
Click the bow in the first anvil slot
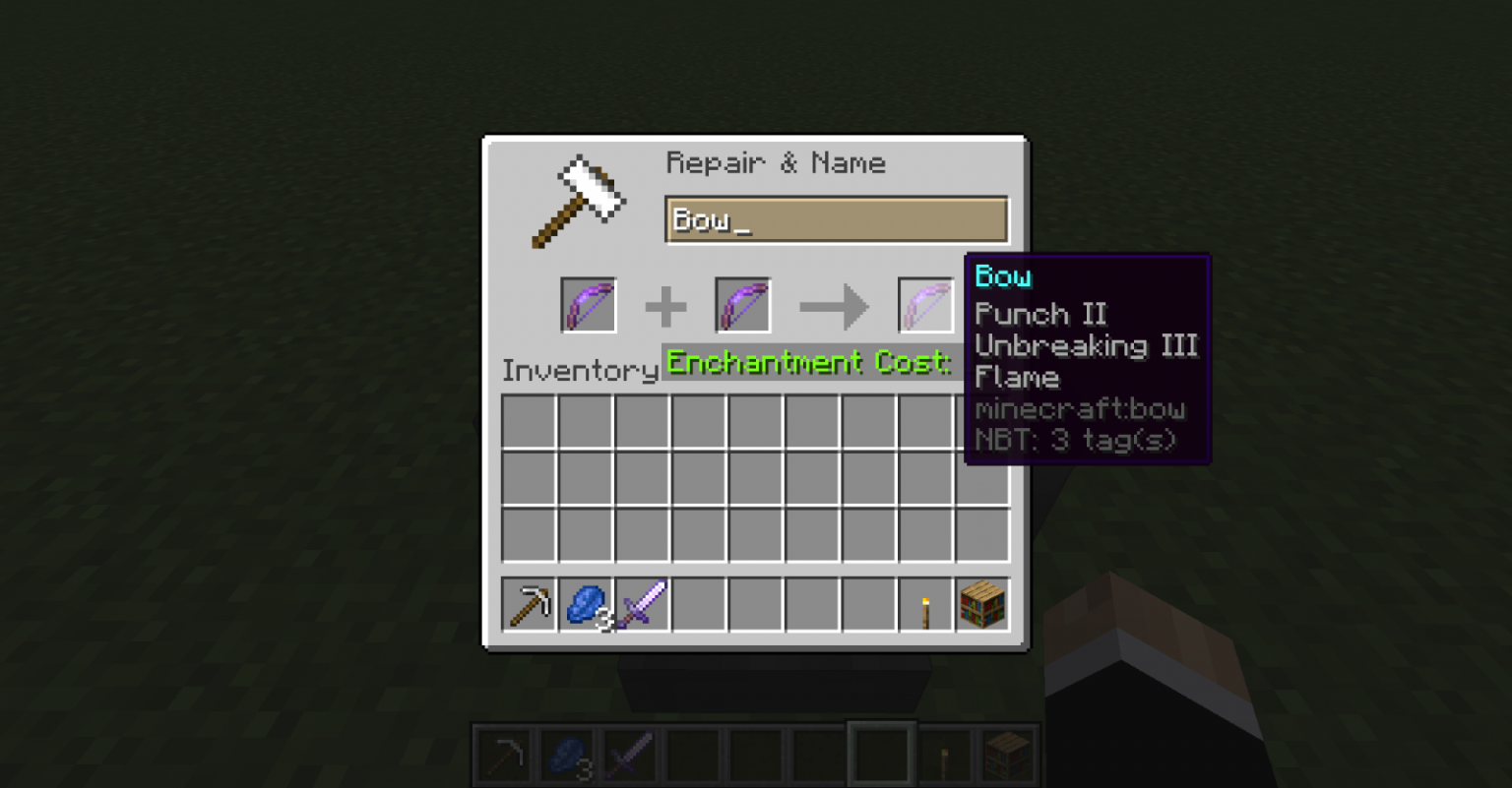click(588, 305)
